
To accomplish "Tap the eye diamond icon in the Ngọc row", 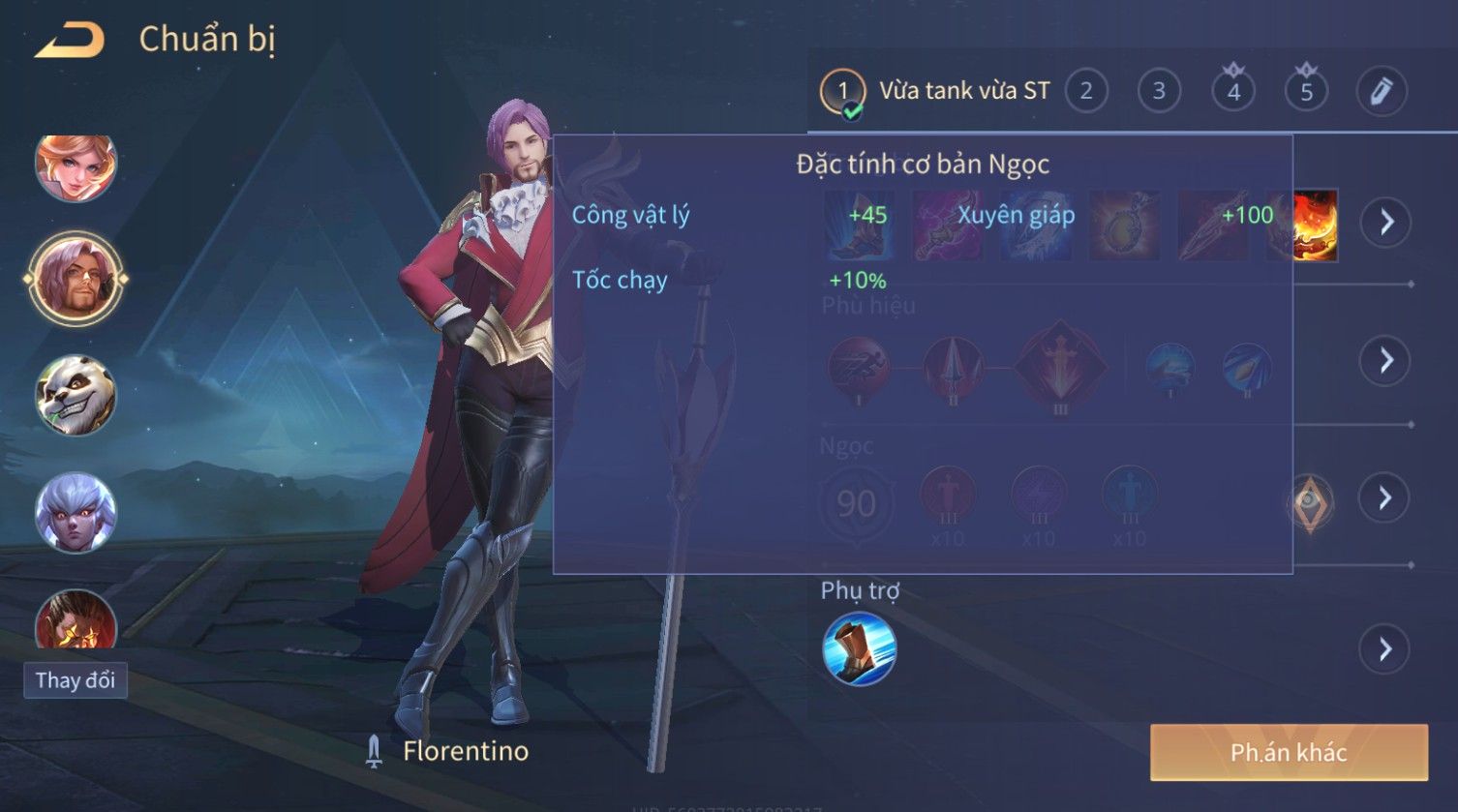I will tap(1310, 502).
